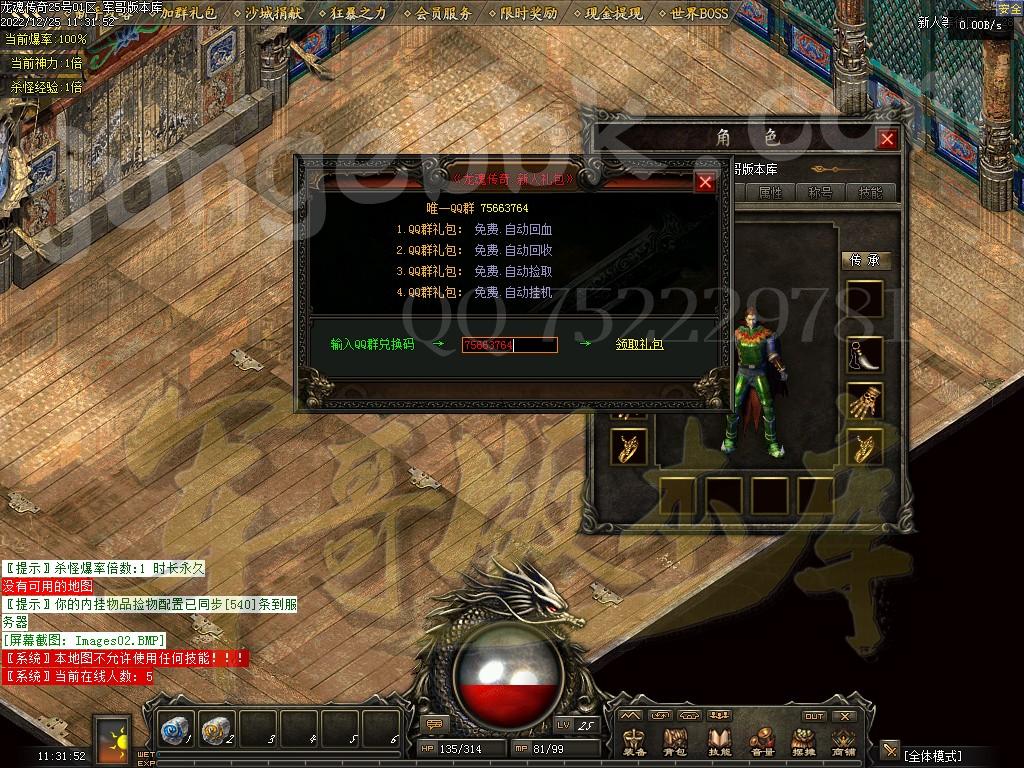1024x768 pixels.
Task: Use the blue scroll in hotbar slot 1
Action: [177, 731]
